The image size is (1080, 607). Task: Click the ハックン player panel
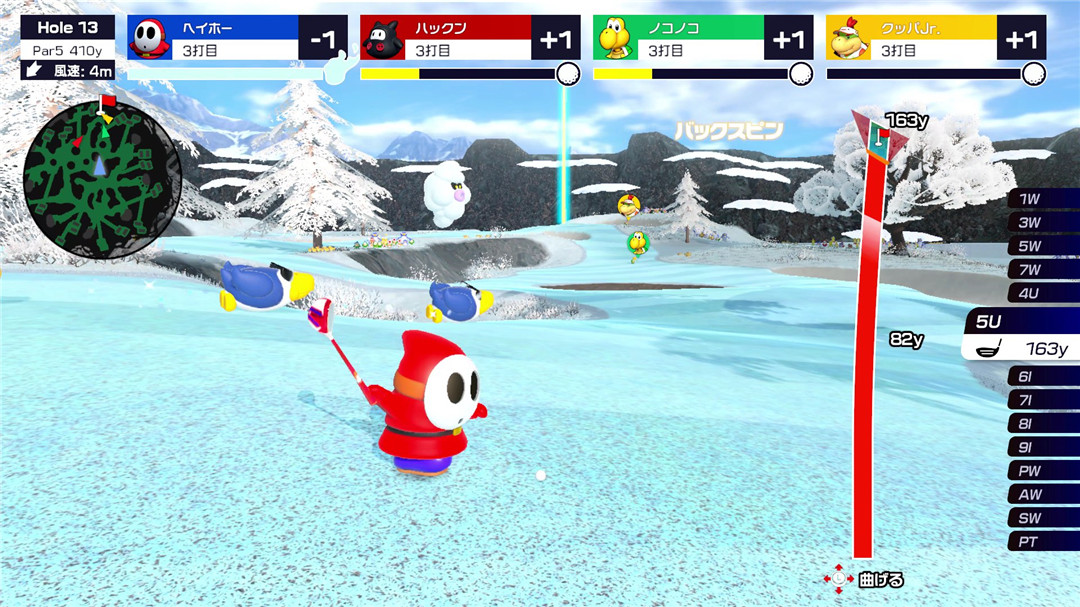click(470, 38)
